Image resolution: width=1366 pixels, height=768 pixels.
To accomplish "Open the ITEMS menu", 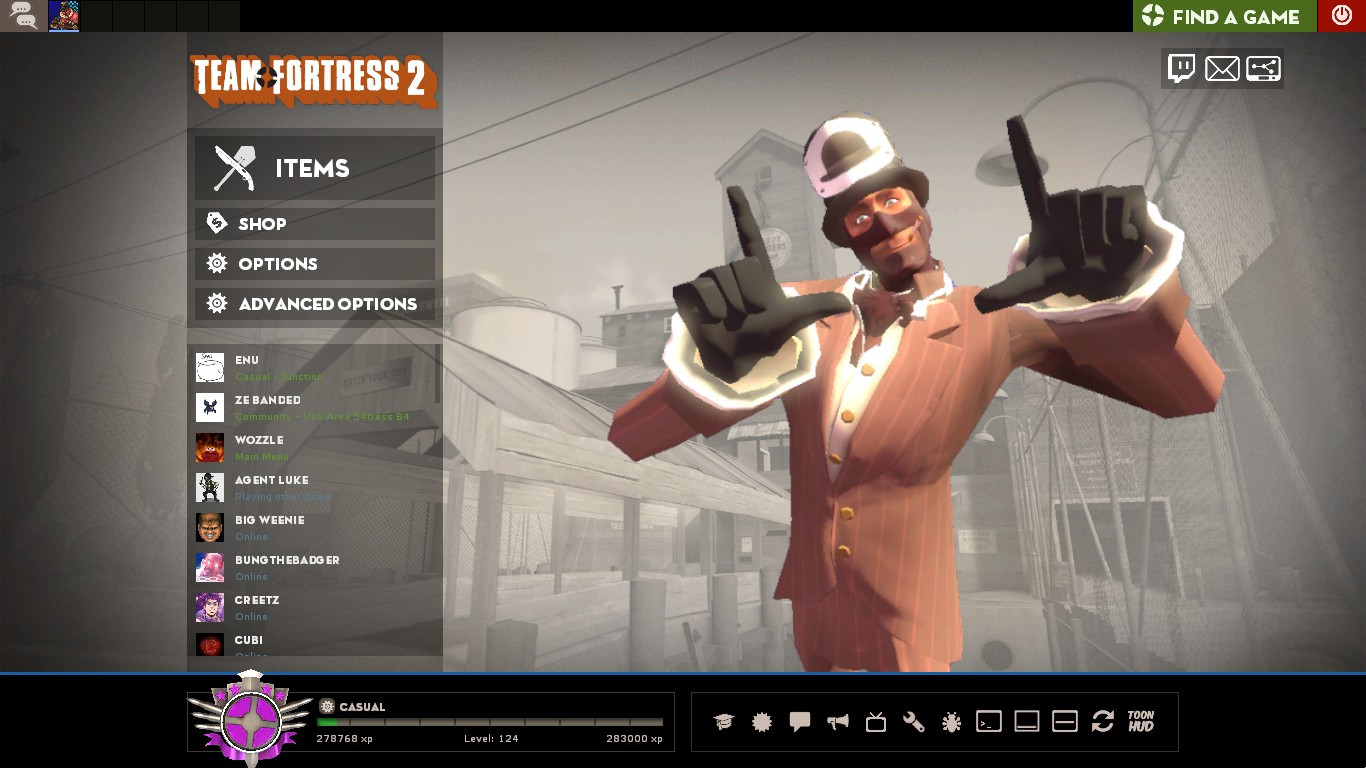I will (314, 168).
